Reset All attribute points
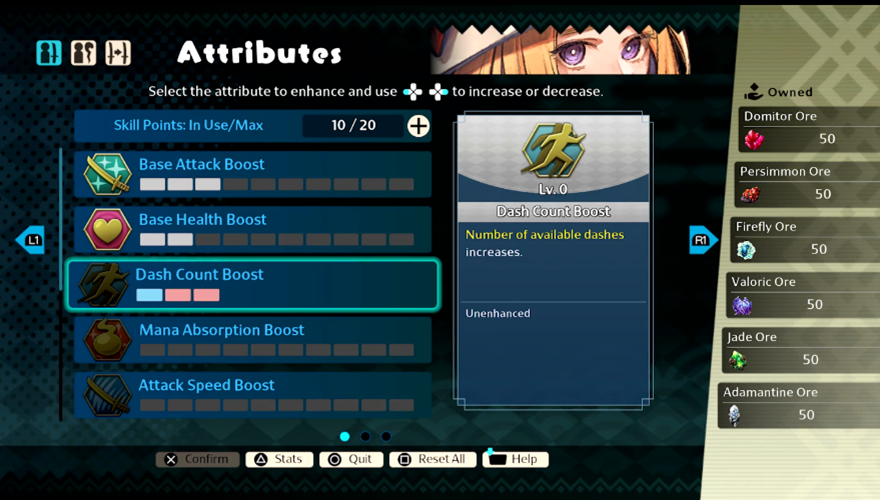880x500 pixels. point(432,459)
